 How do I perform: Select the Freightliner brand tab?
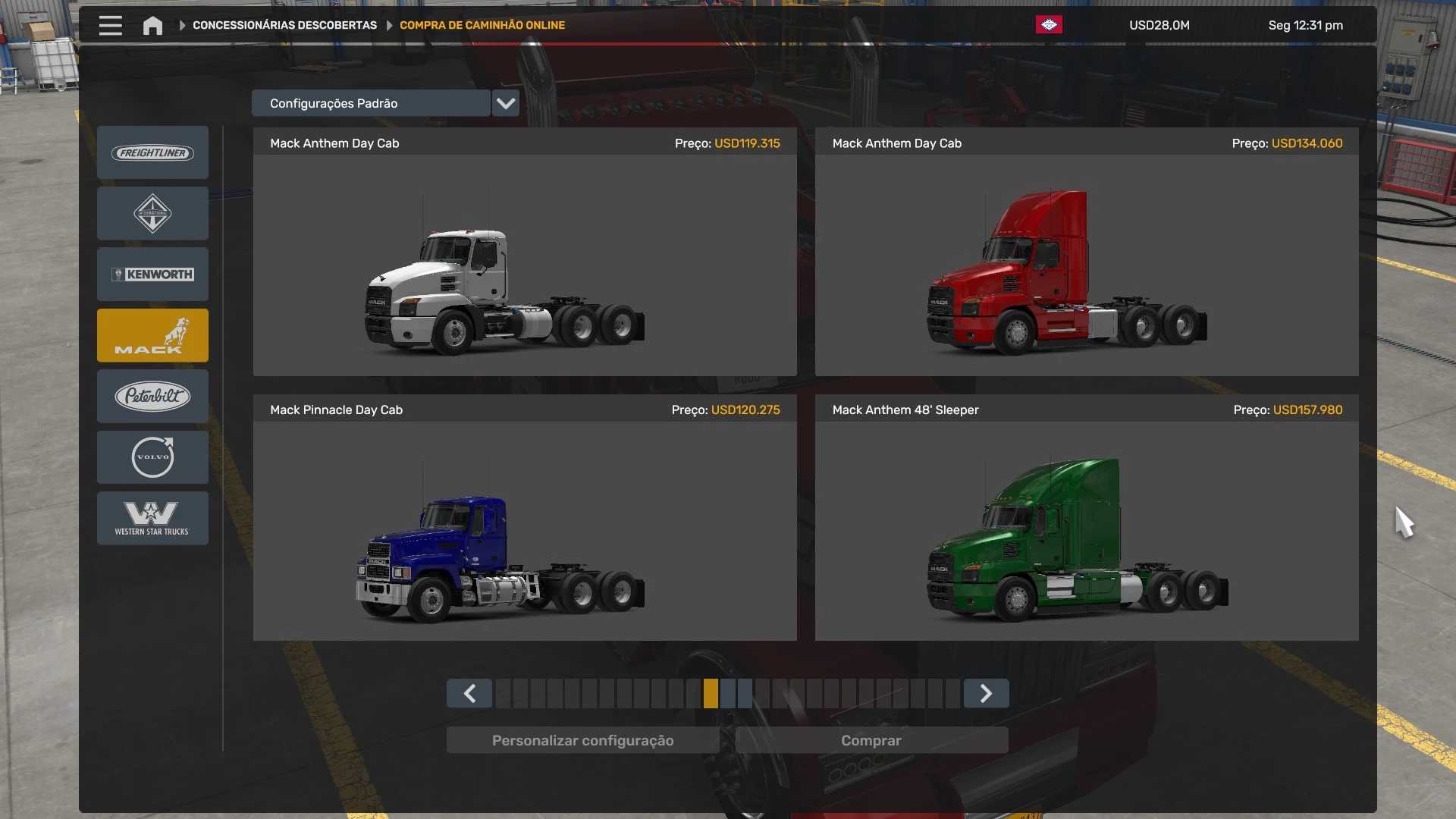152,152
